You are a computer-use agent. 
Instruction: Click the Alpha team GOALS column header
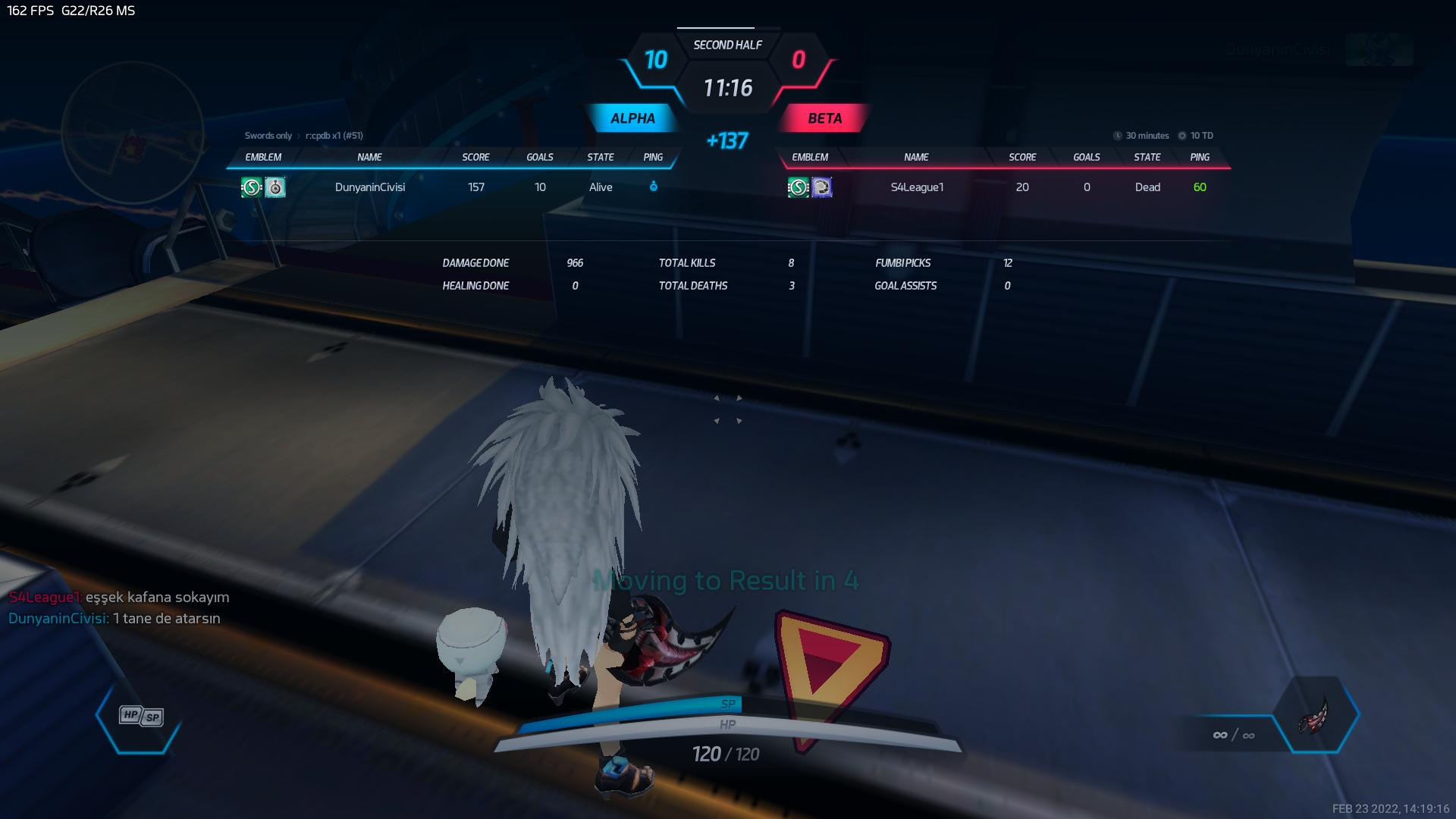click(x=540, y=158)
